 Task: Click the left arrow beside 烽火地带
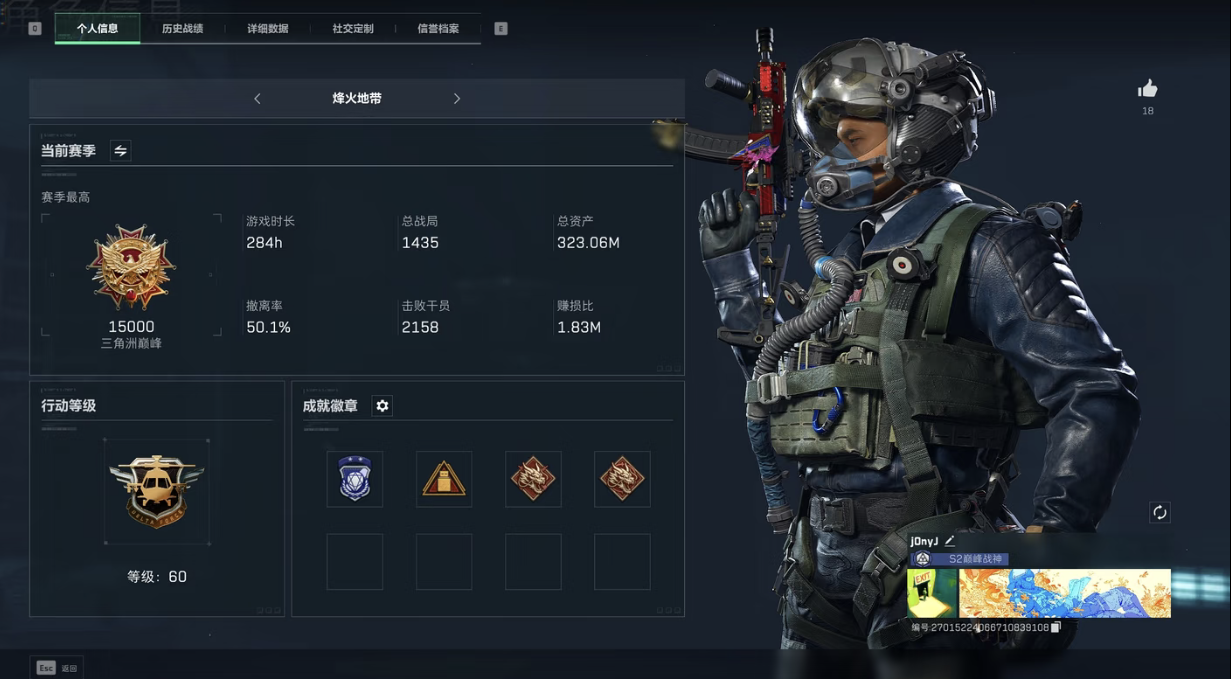(257, 99)
